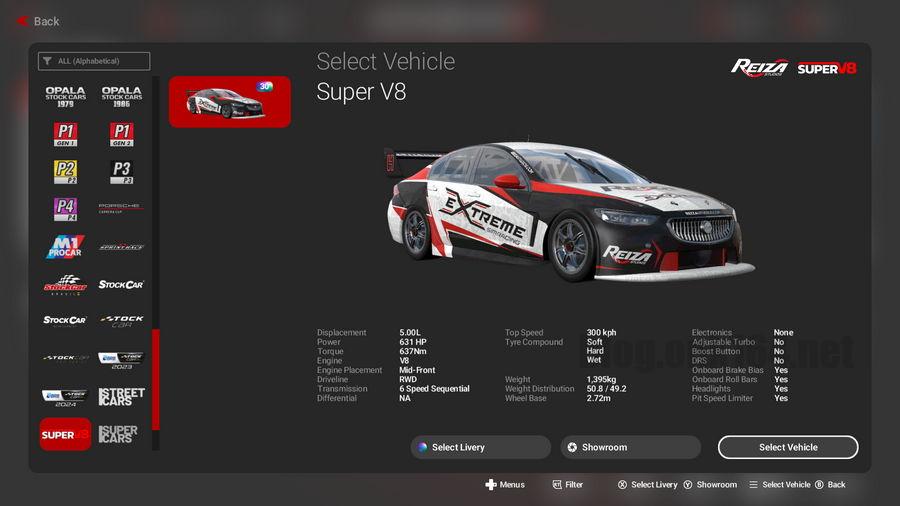Select the M1 Procar class
900x506 pixels.
65,247
